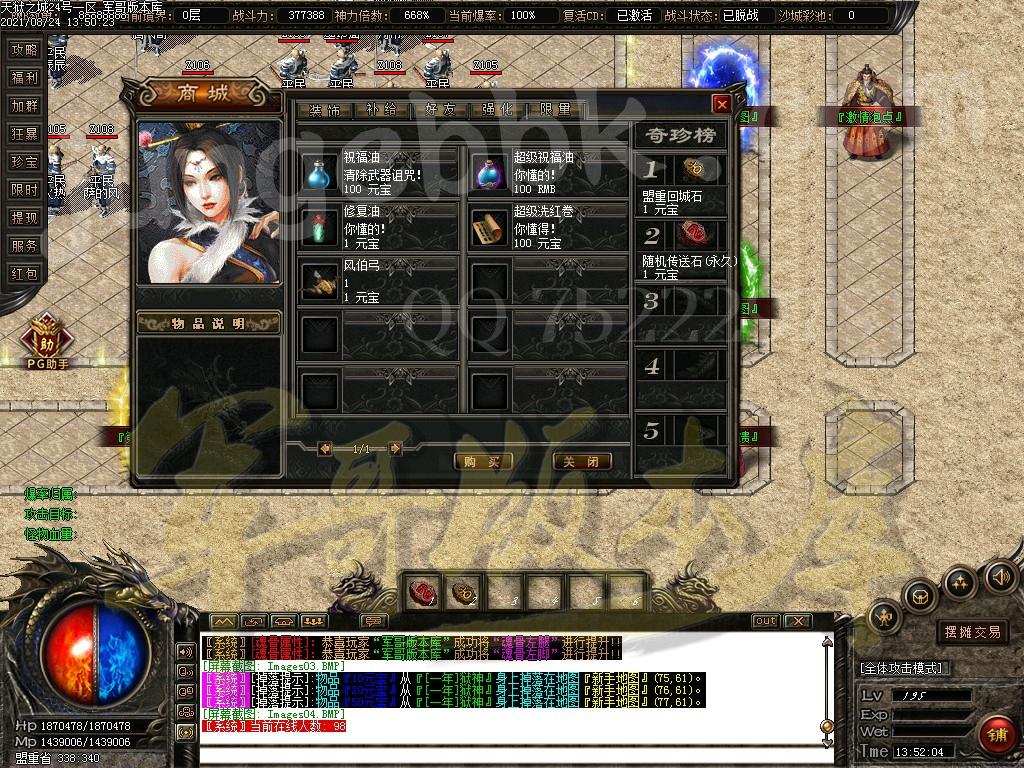
Task: Select the 修复油 repair oil item
Action: click(x=320, y=226)
